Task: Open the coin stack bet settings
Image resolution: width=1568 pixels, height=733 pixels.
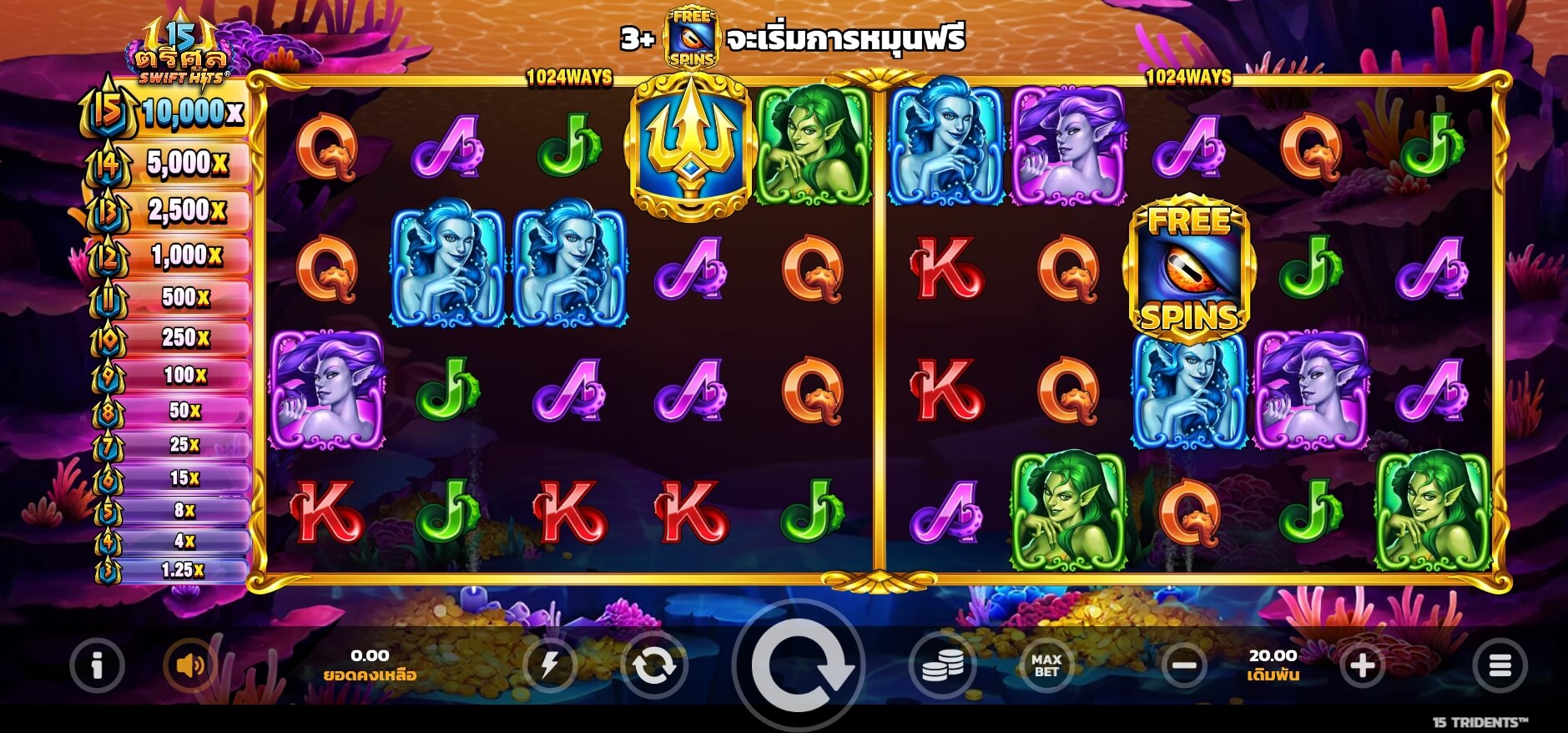Action: (x=942, y=665)
